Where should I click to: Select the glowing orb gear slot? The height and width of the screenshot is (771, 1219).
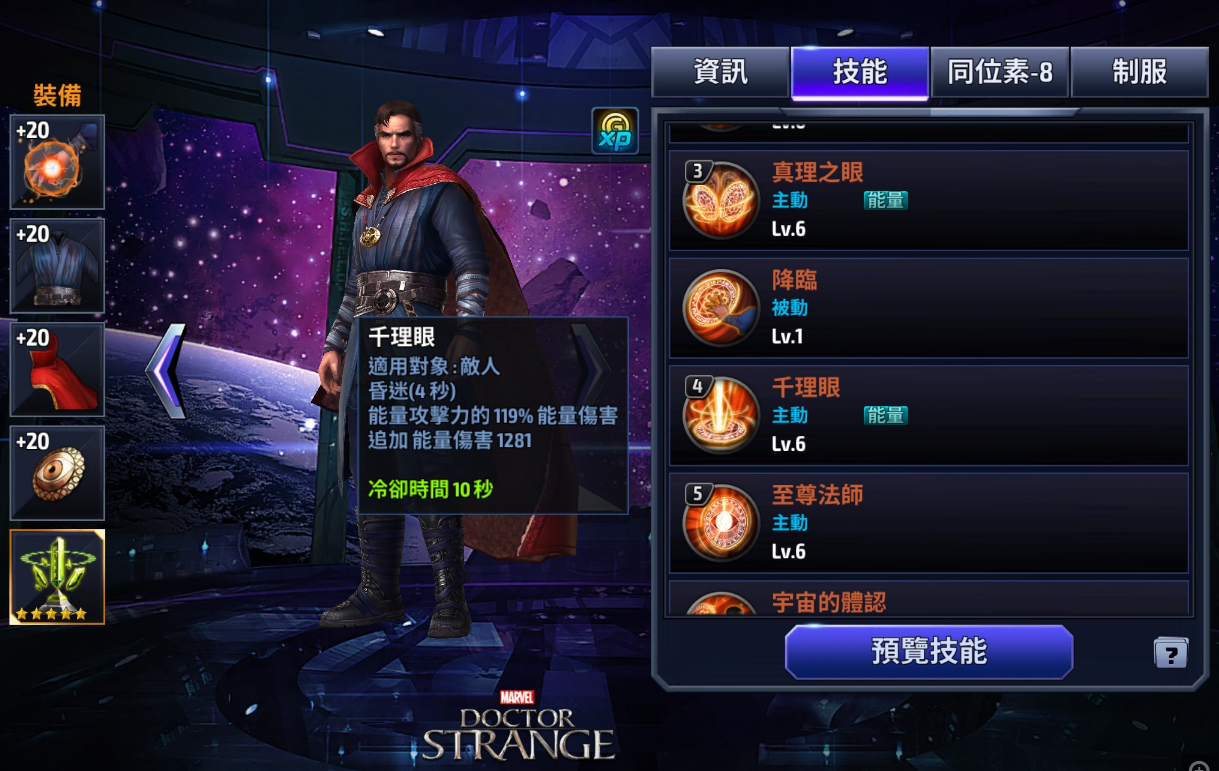click(57, 162)
